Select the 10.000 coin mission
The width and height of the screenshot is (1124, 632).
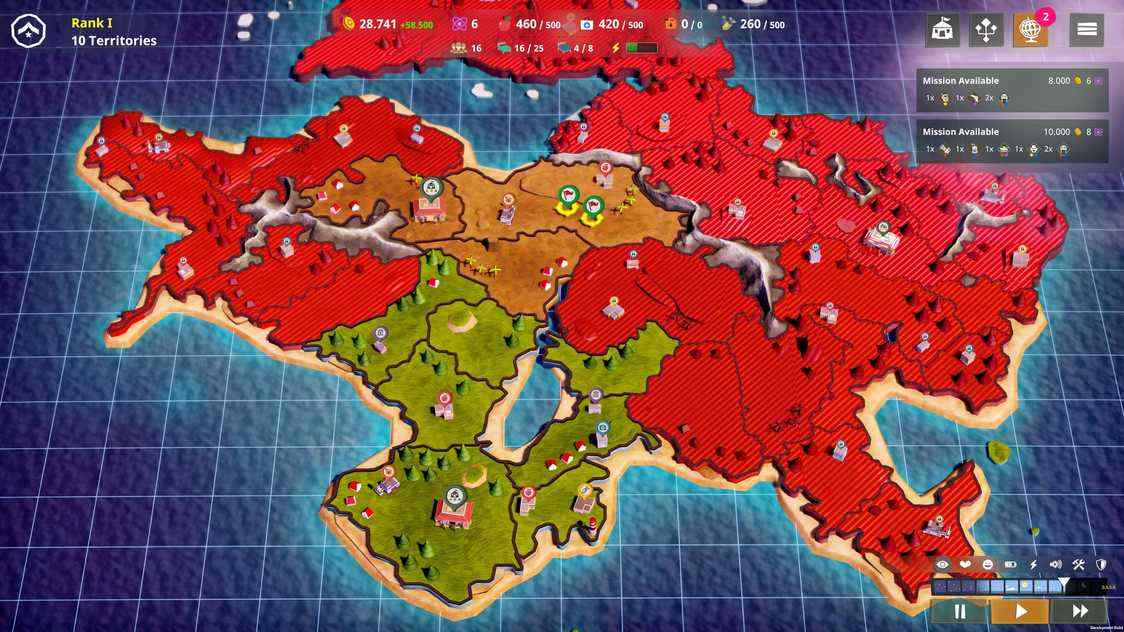tap(1012, 141)
